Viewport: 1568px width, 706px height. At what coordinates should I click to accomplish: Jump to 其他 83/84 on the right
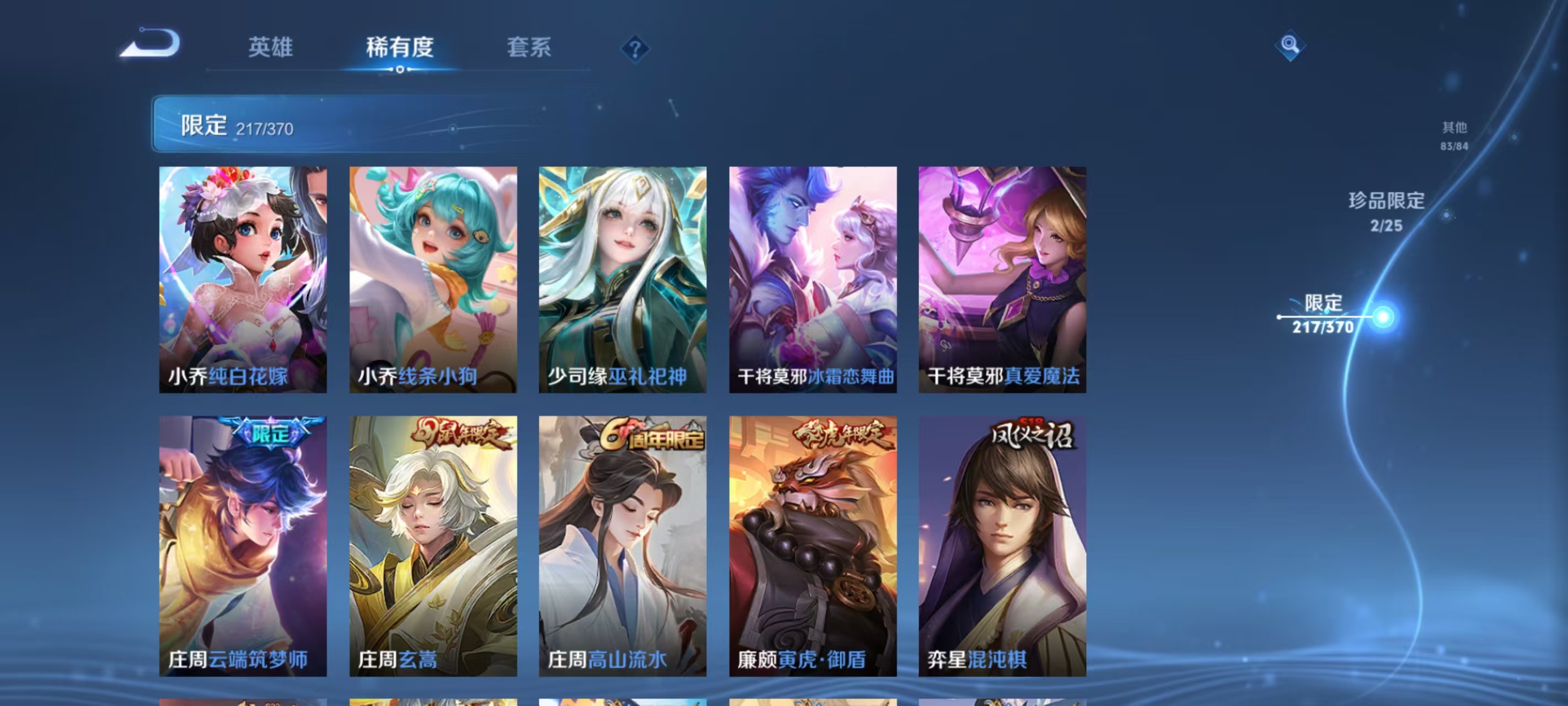point(1455,136)
